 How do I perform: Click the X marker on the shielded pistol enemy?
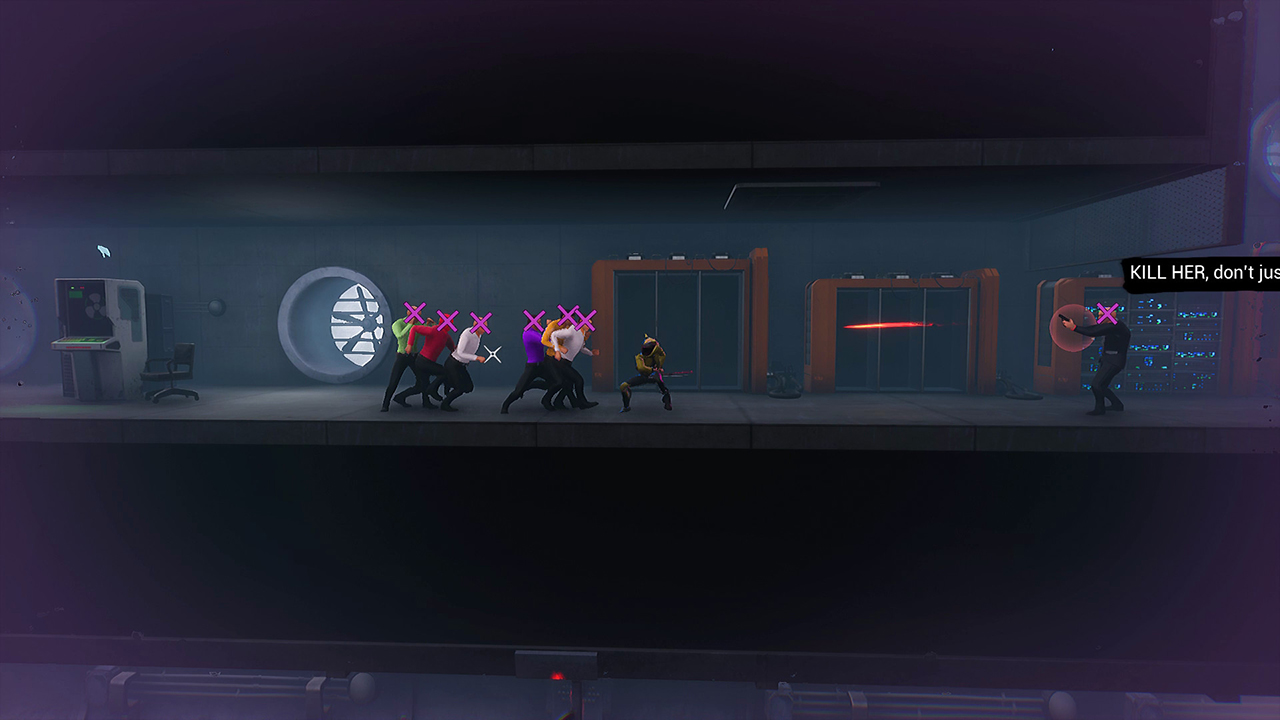pos(1110,312)
